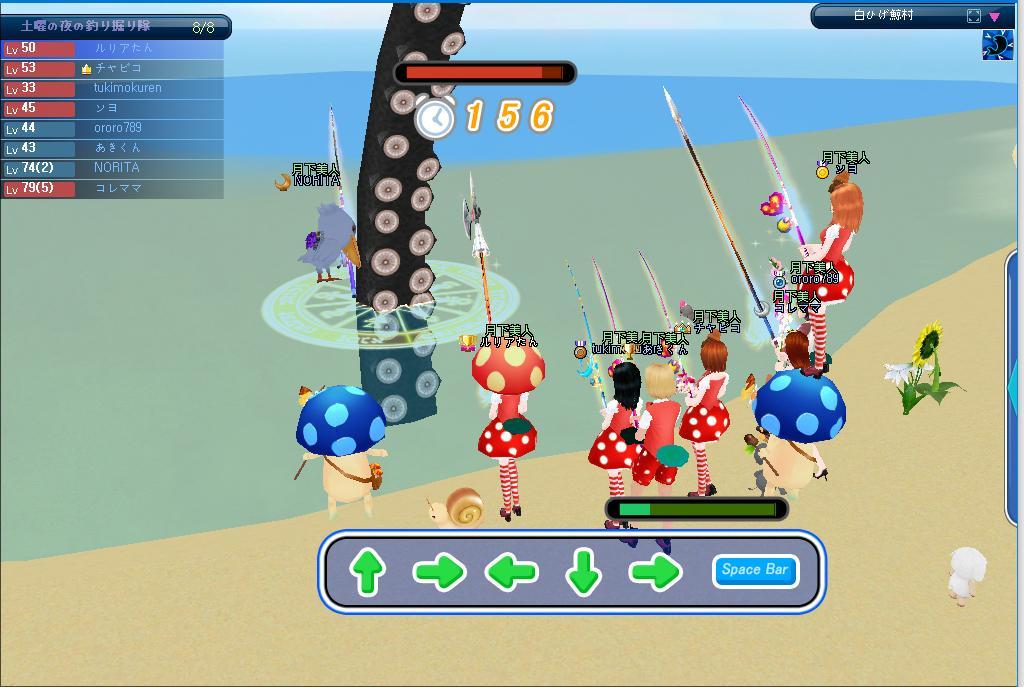1024x687 pixels.
Task: Click the party name header showing 8/8
Action: [116, 27]
